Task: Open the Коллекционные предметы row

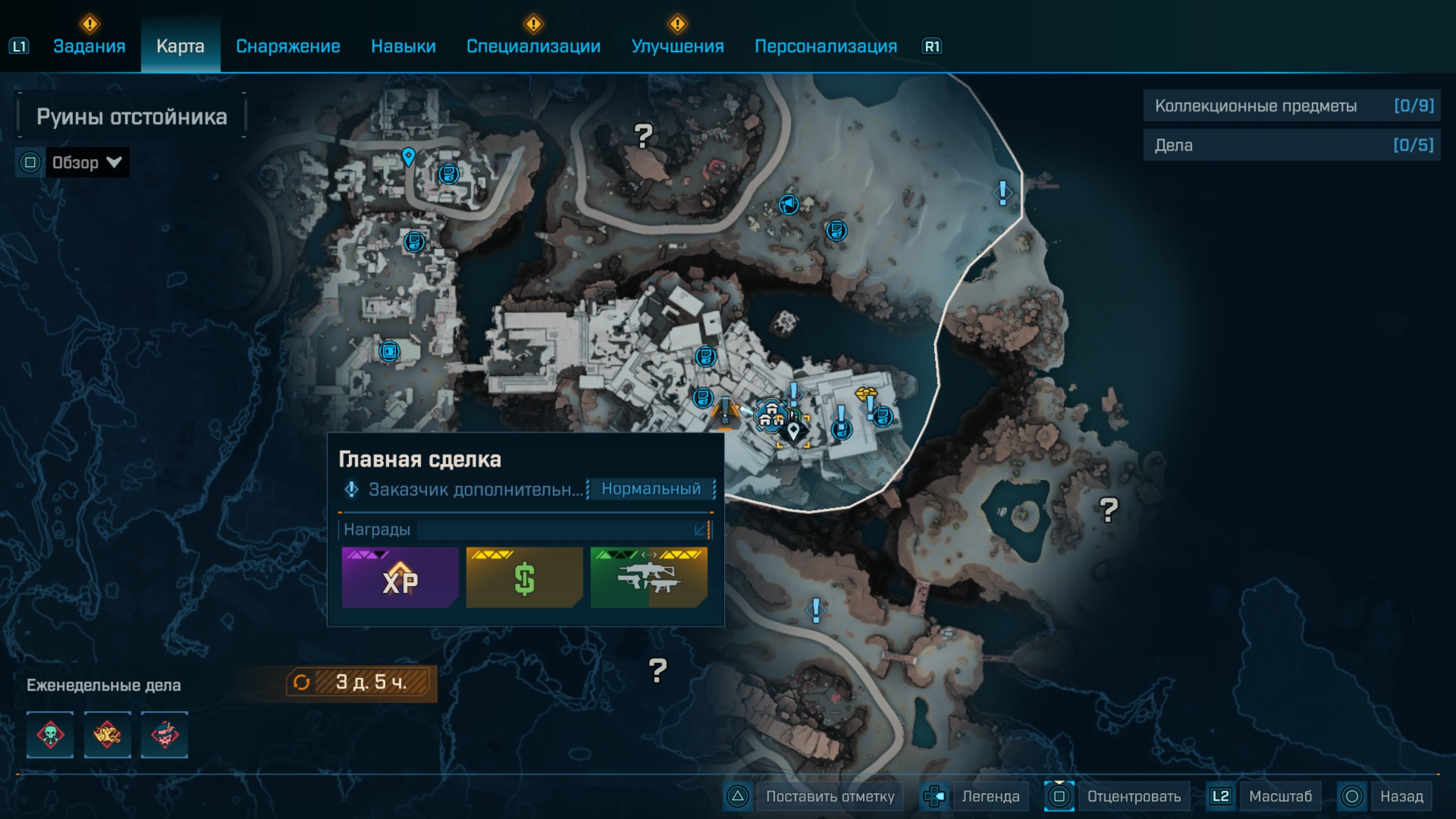Action: pyautogui.click(x=1291, y=106)
